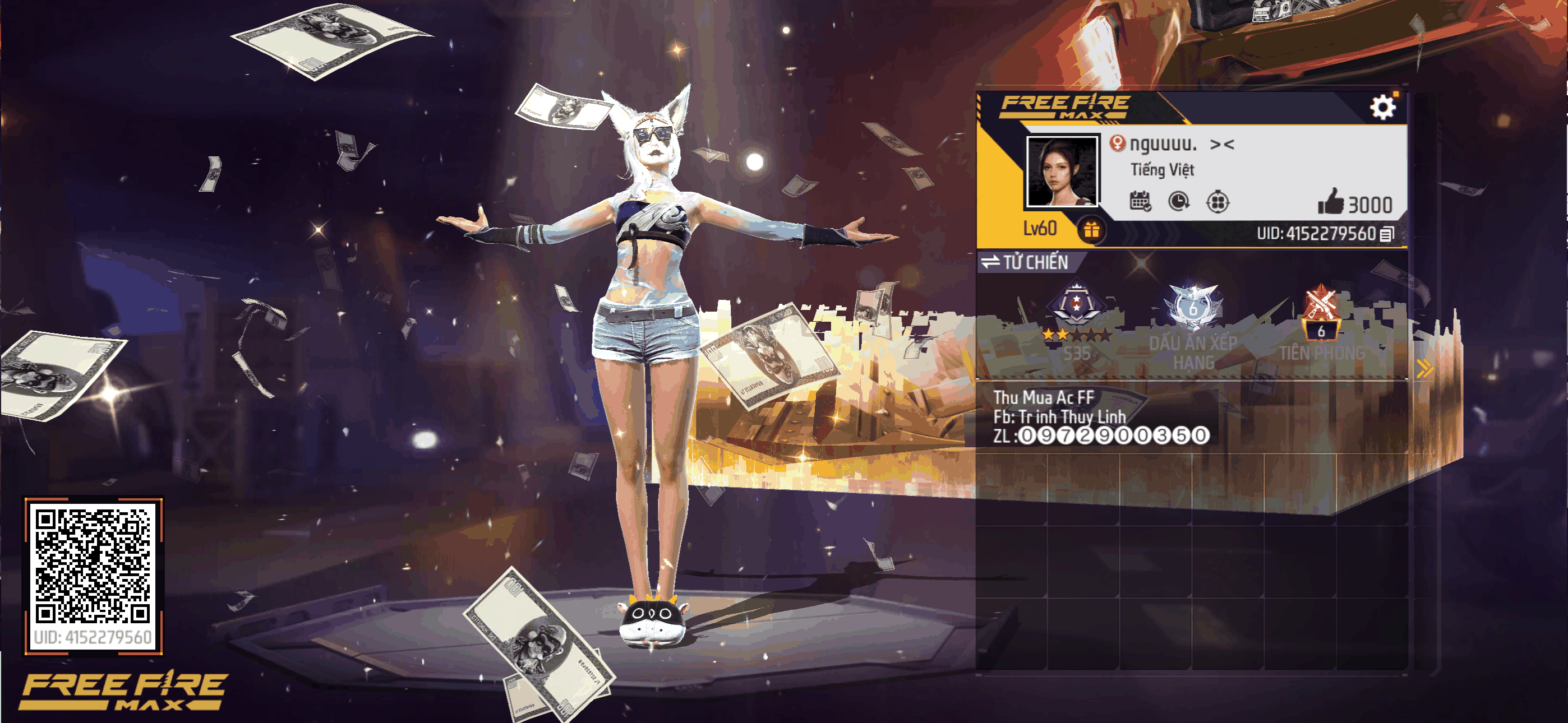Open settings with the gear icon
The width and height of the screenshot is (1568, 723).
coord(1382,108)
